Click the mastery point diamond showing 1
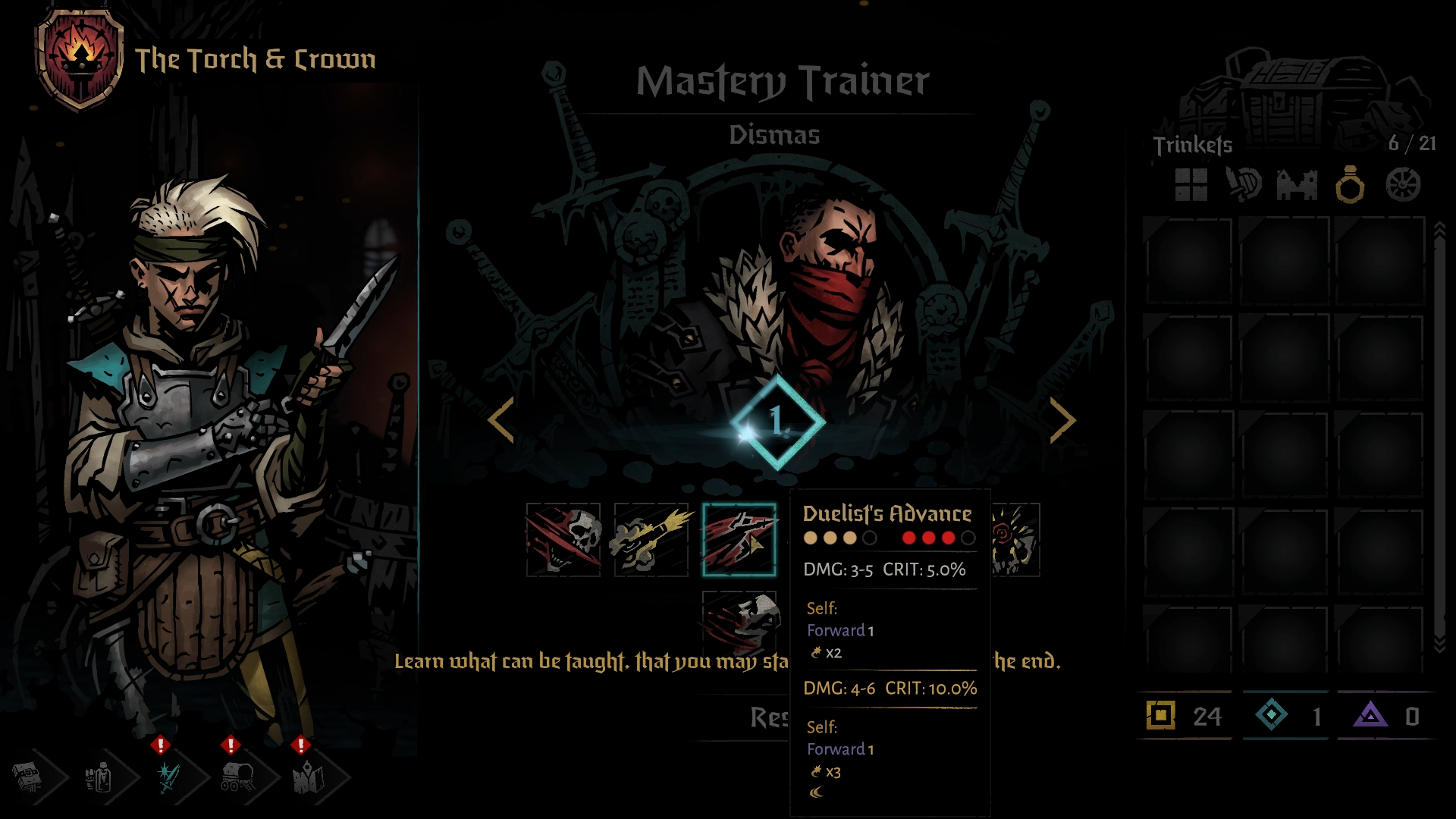Viewport: 1456px width, 819px height. [x=777, y=422]
